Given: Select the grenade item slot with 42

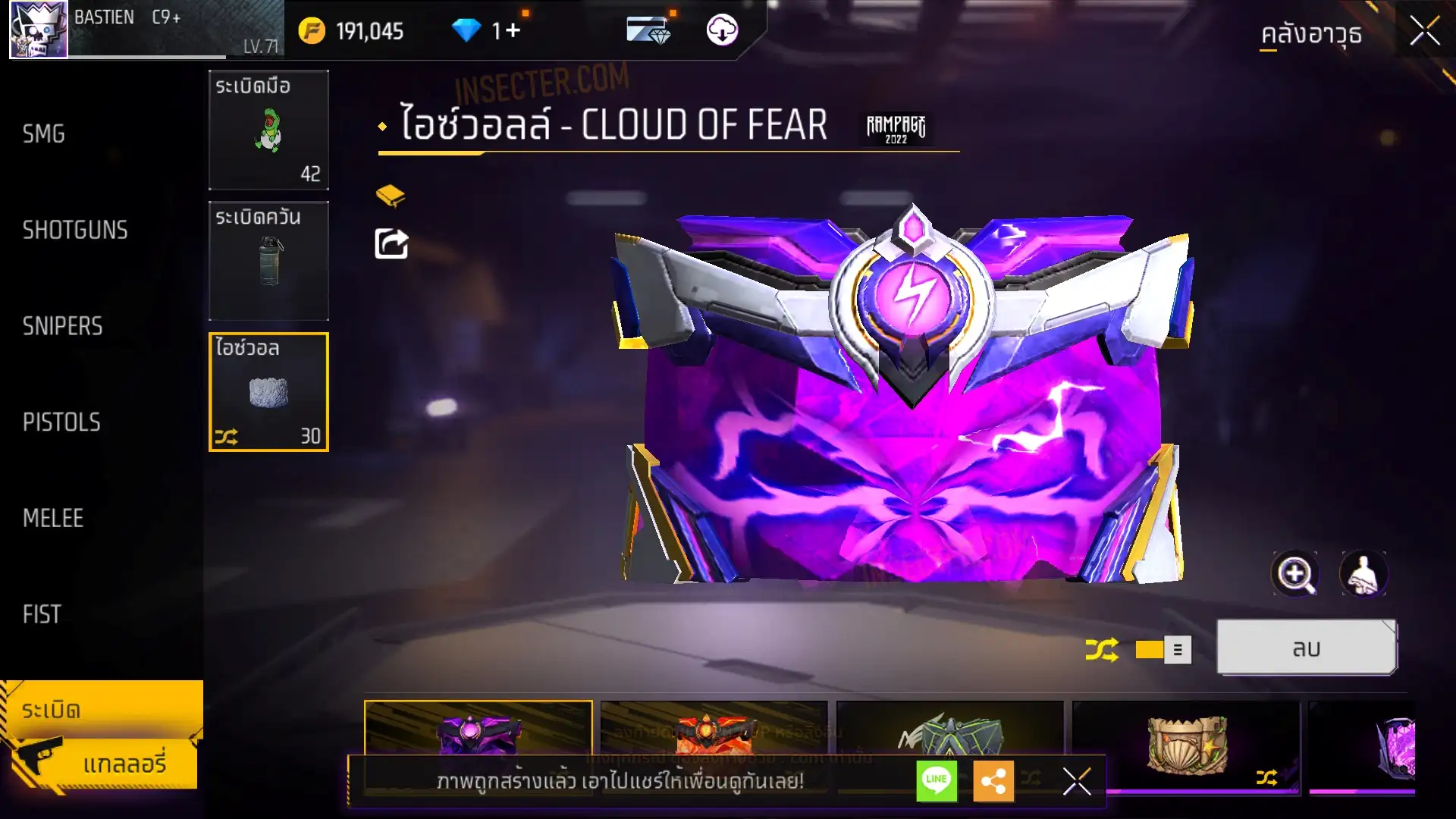Looking at the screenshot, I should 268,130.
